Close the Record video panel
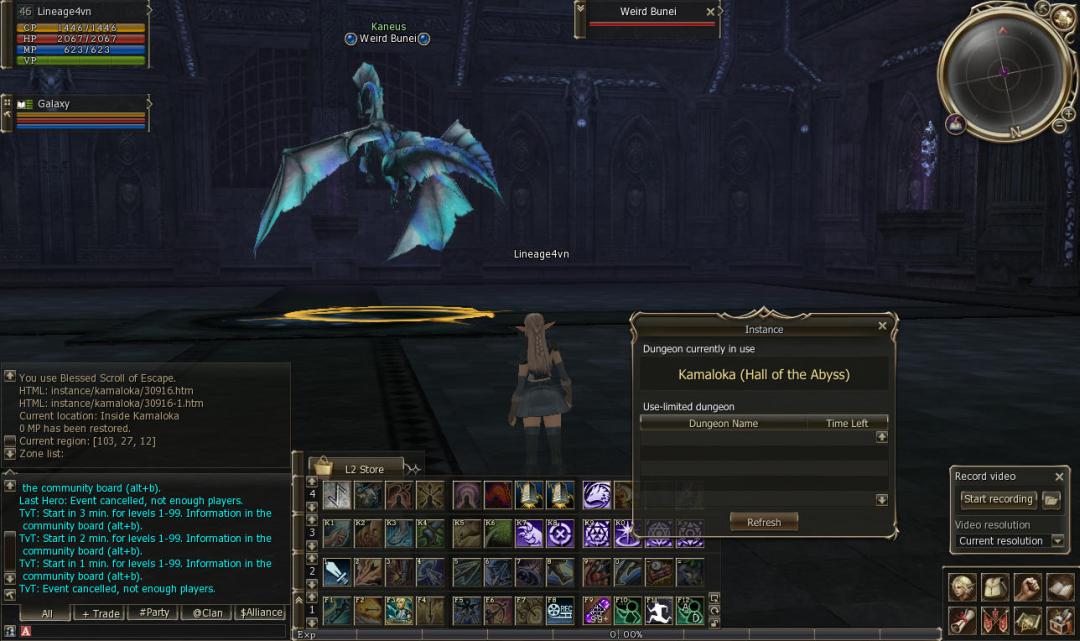This screenshot has width=1080, height=641. [x=1059, y=477]
